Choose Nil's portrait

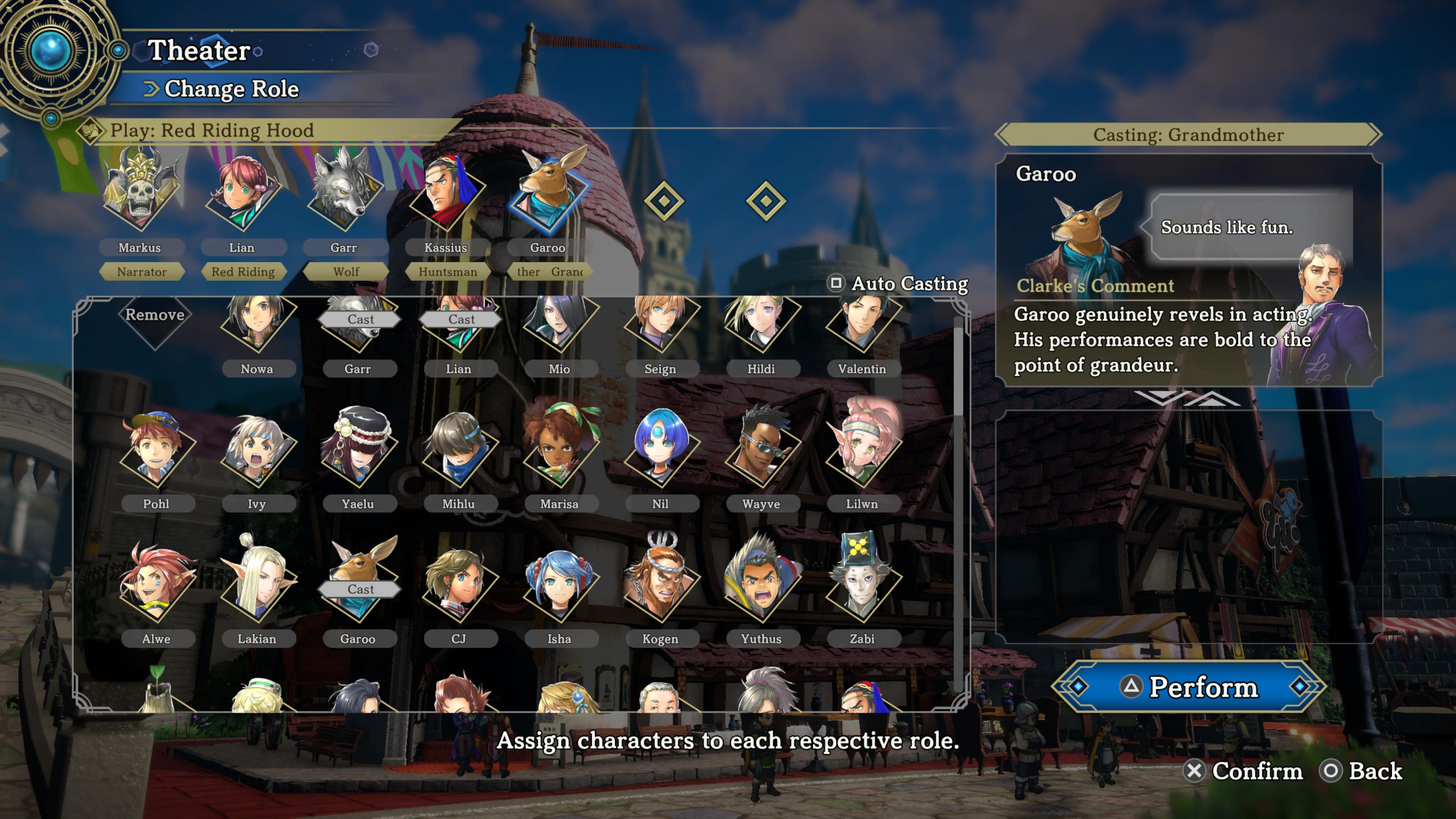pyautogui.click(x=660, y=452)
